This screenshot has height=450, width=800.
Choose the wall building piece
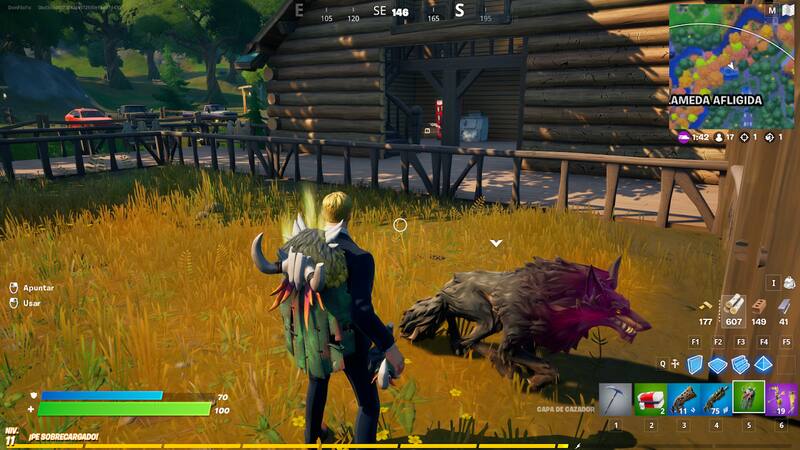[695, 365]
